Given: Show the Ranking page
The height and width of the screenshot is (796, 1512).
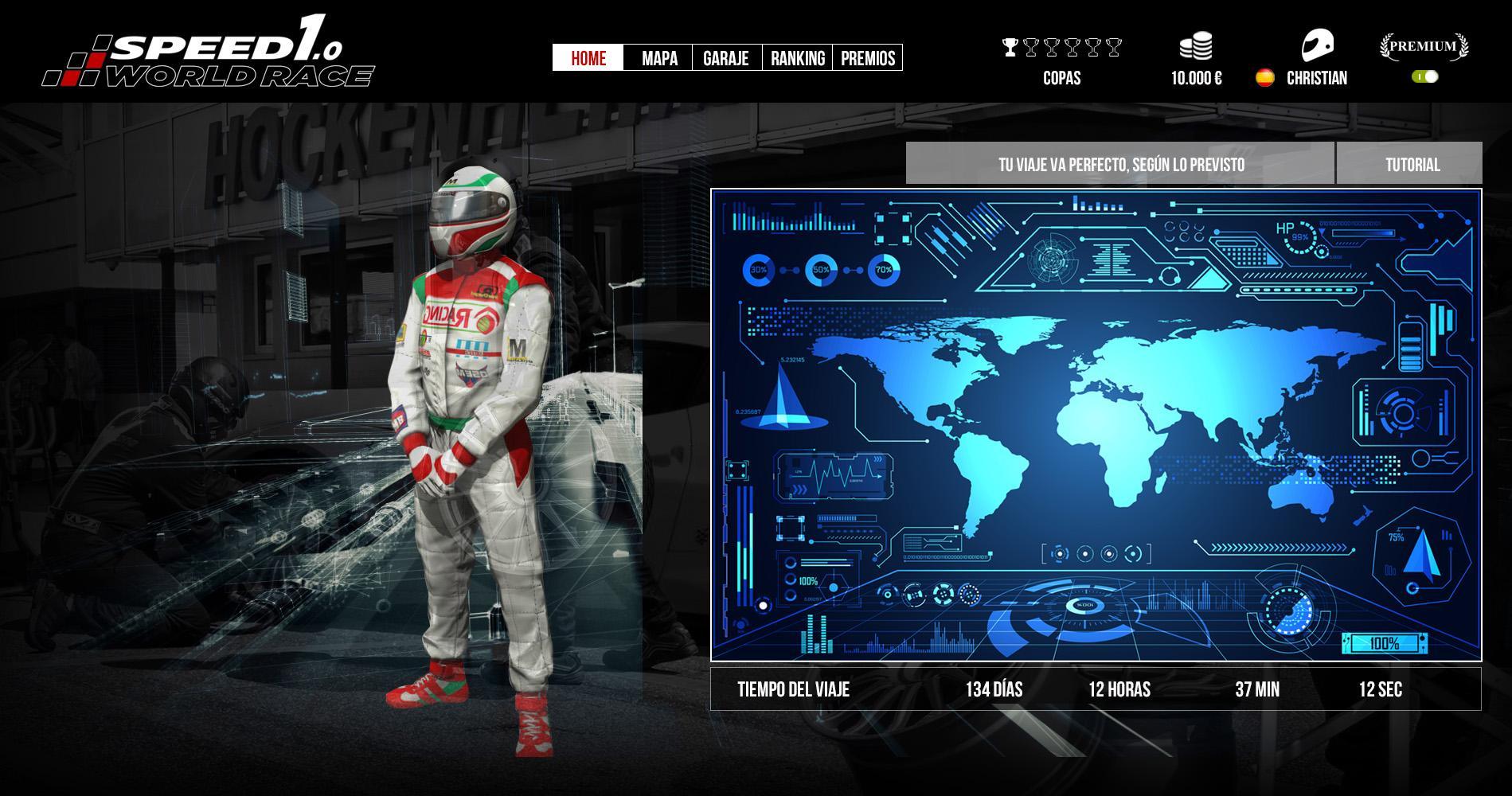Looking at the screenshot, I should [x=798, y=58].
